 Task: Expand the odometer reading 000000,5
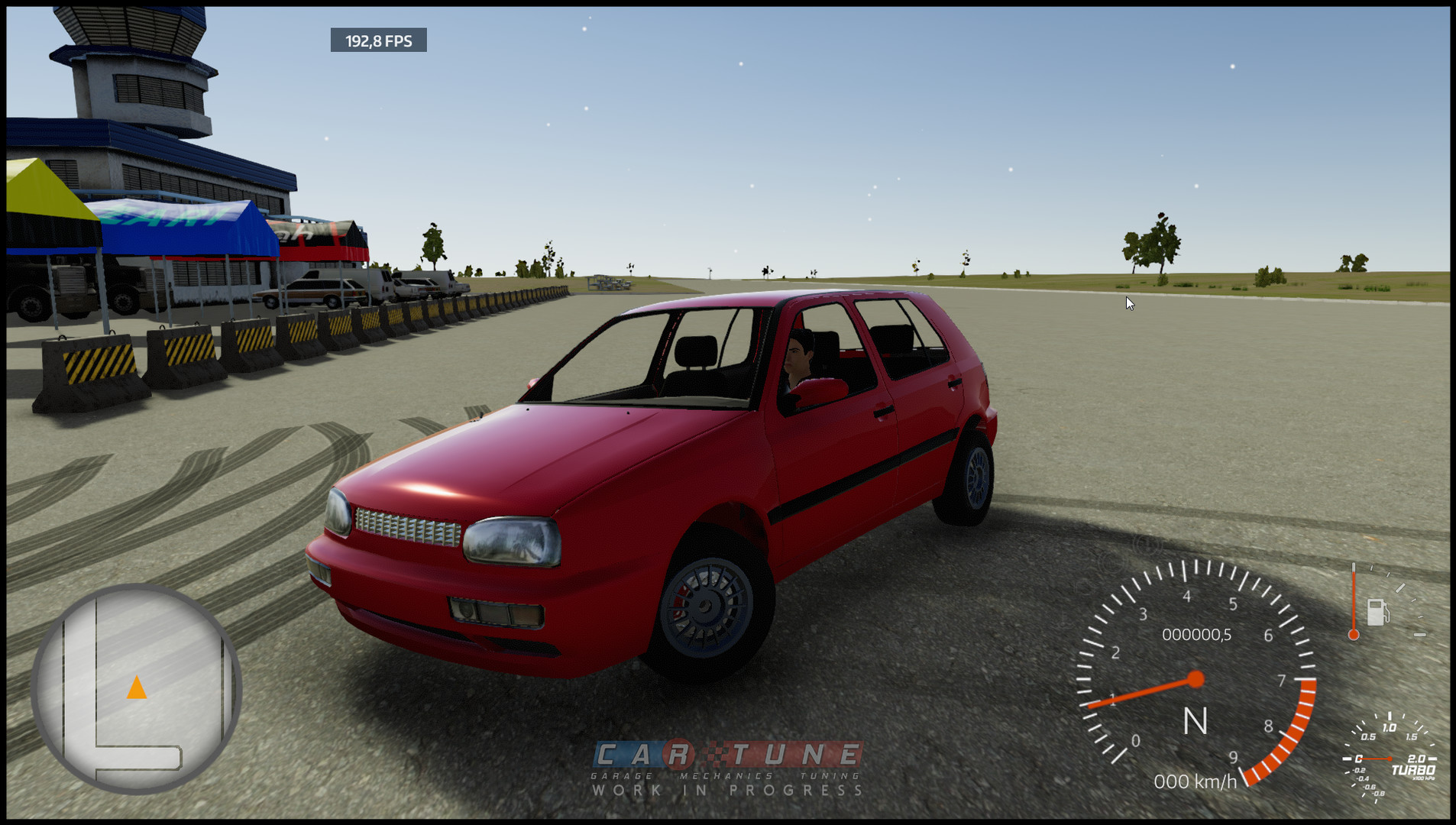click(1197, 634)
